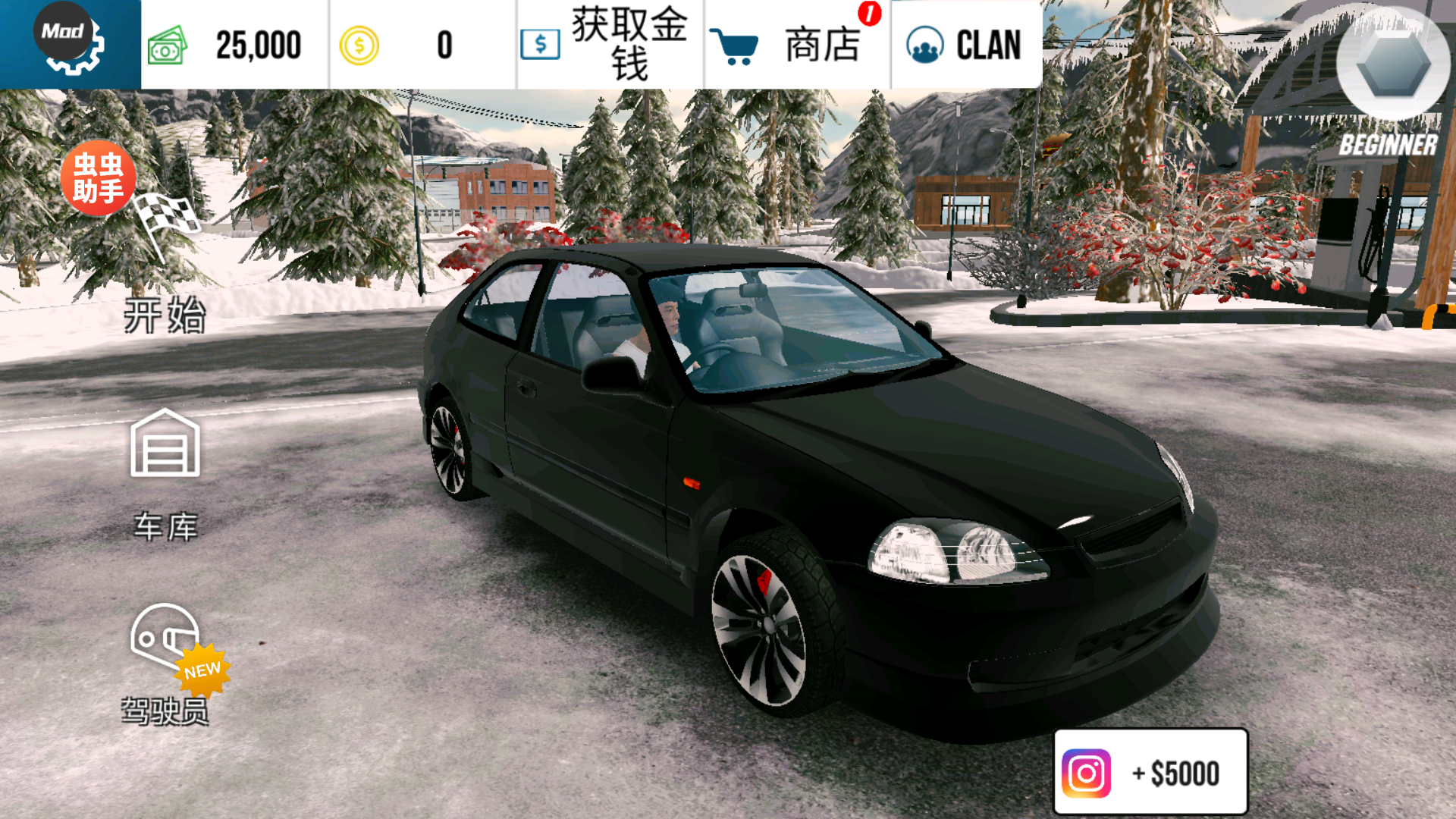Open the 虫虫助手 overlay bubble
This screenshot has height=819, width=1456.
(98, 177)
